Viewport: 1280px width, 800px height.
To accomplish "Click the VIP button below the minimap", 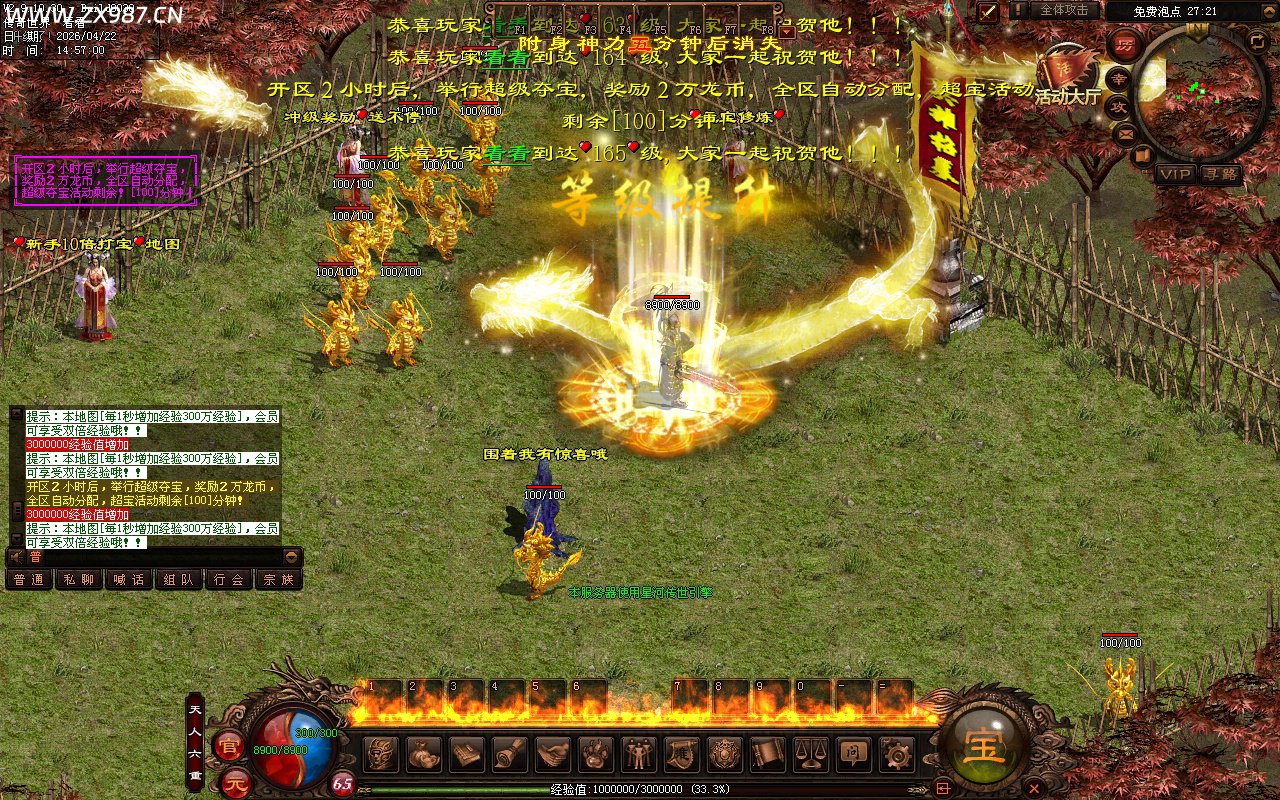I will click(1176, 174).
